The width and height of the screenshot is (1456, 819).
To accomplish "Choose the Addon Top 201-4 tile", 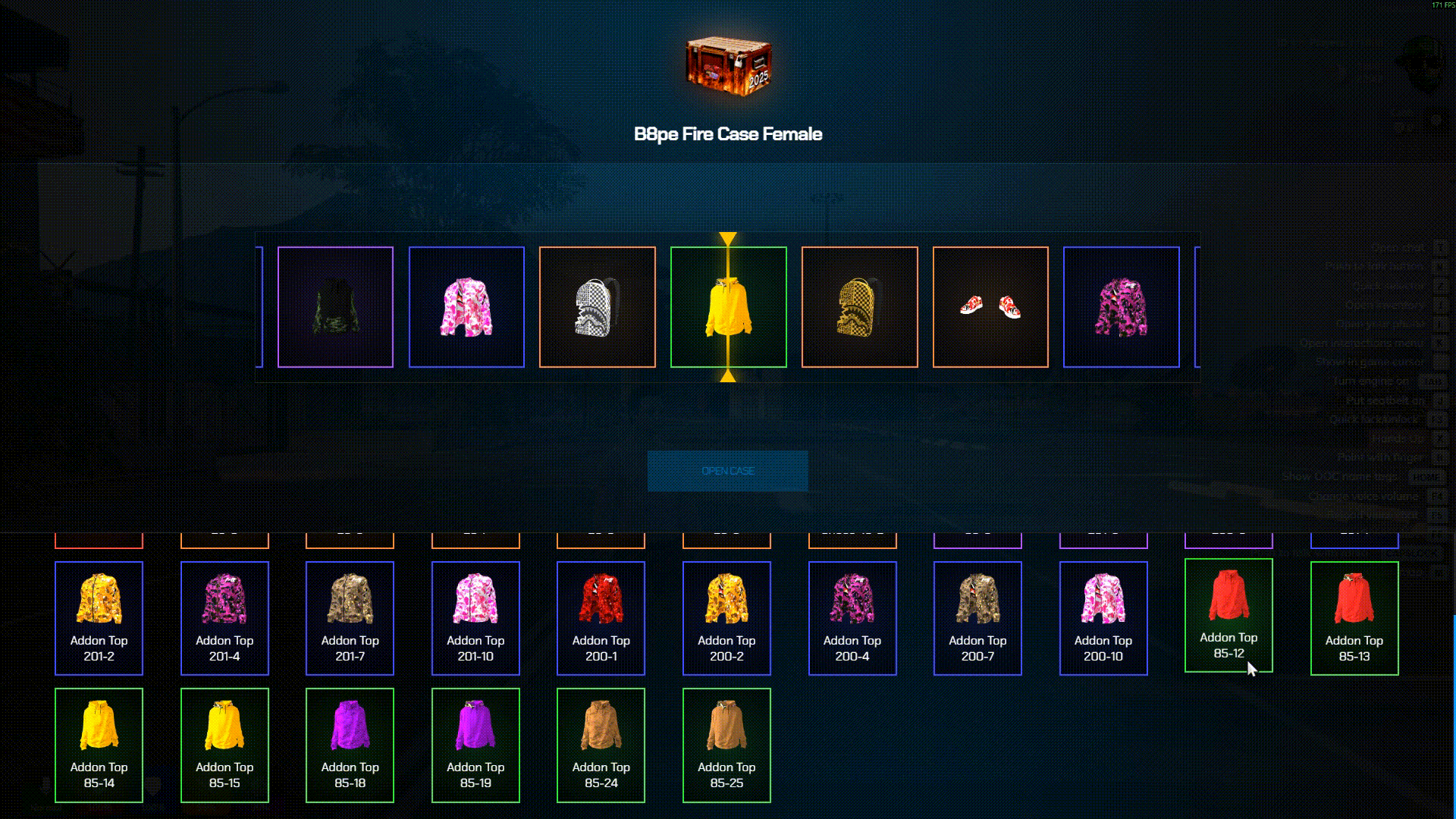I will pos(224,618).
